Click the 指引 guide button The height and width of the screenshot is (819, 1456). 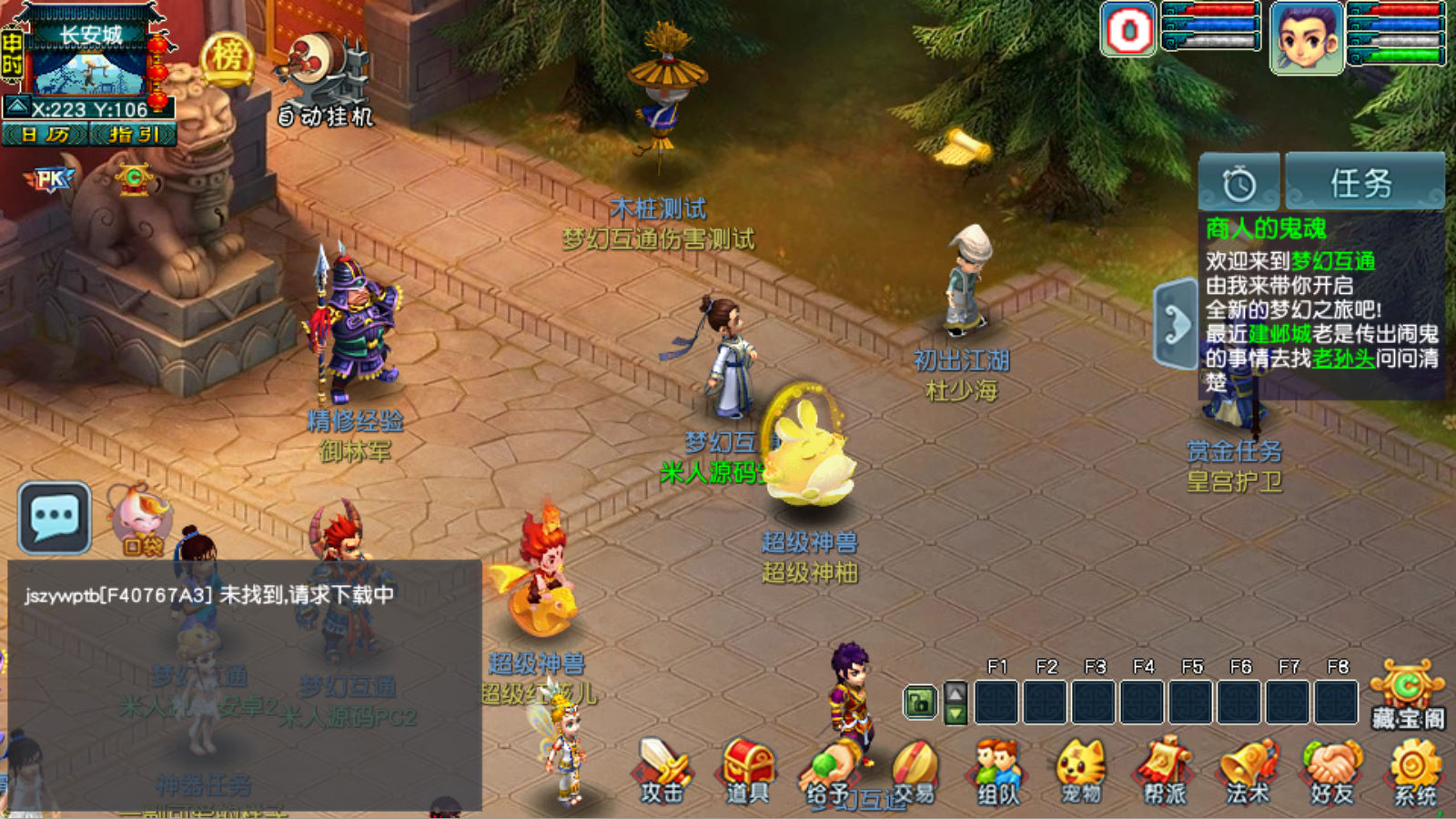click(133, 136)
